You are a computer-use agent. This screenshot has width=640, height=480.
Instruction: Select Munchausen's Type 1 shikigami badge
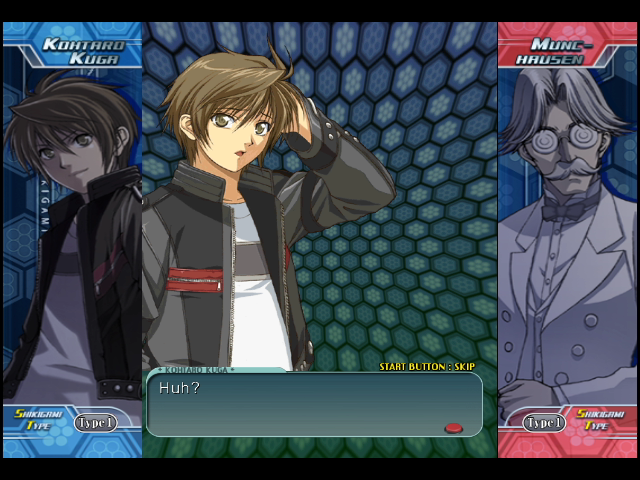tap(545, 423)
